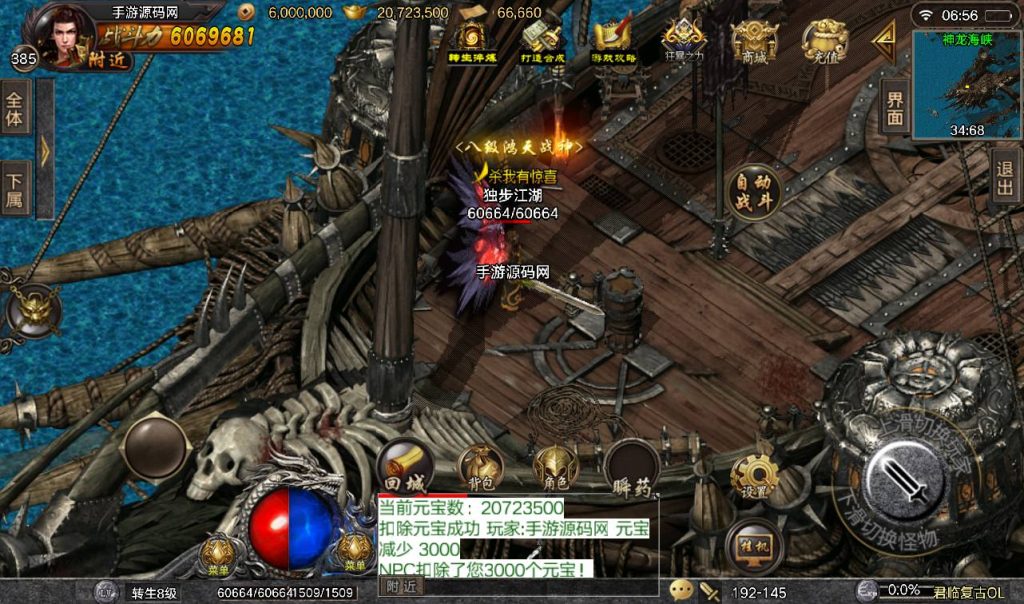Toggle 自动战斗 auto battle
This screenshot has height=604, width=1024.
[754, 192]
